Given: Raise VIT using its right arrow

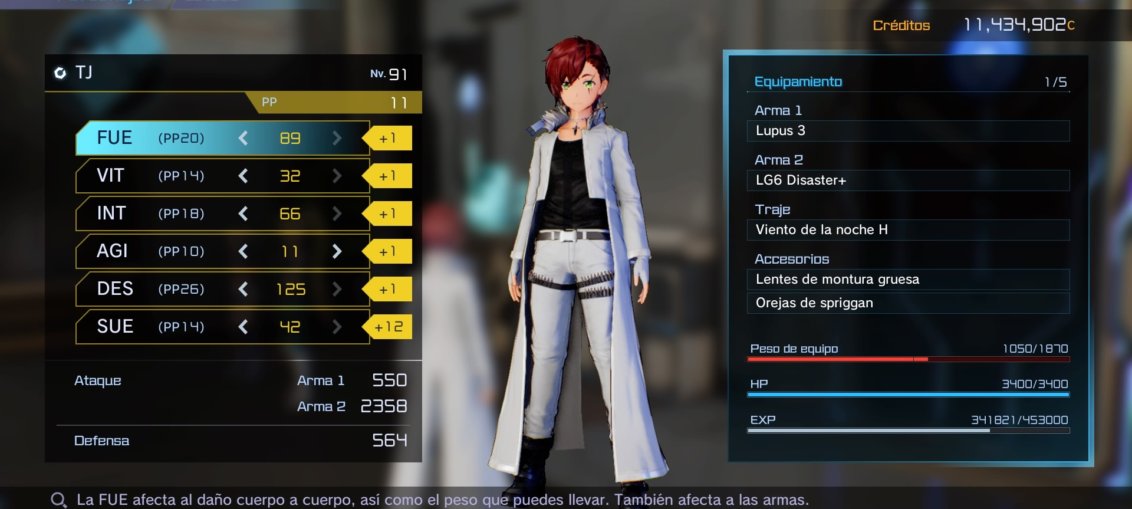Looking at the screenshot, I should click(337, 176).
